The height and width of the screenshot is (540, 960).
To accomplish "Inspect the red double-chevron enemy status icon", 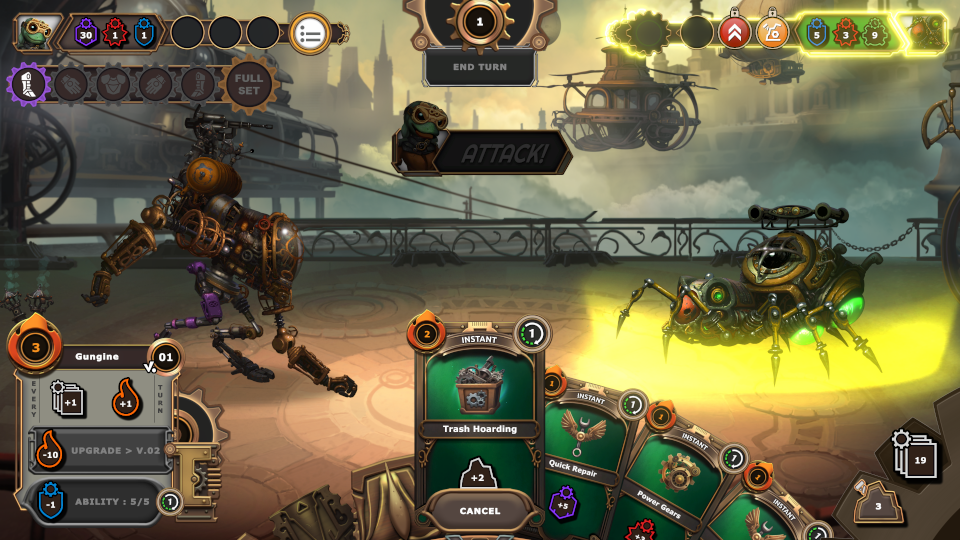I will (735, 33).
